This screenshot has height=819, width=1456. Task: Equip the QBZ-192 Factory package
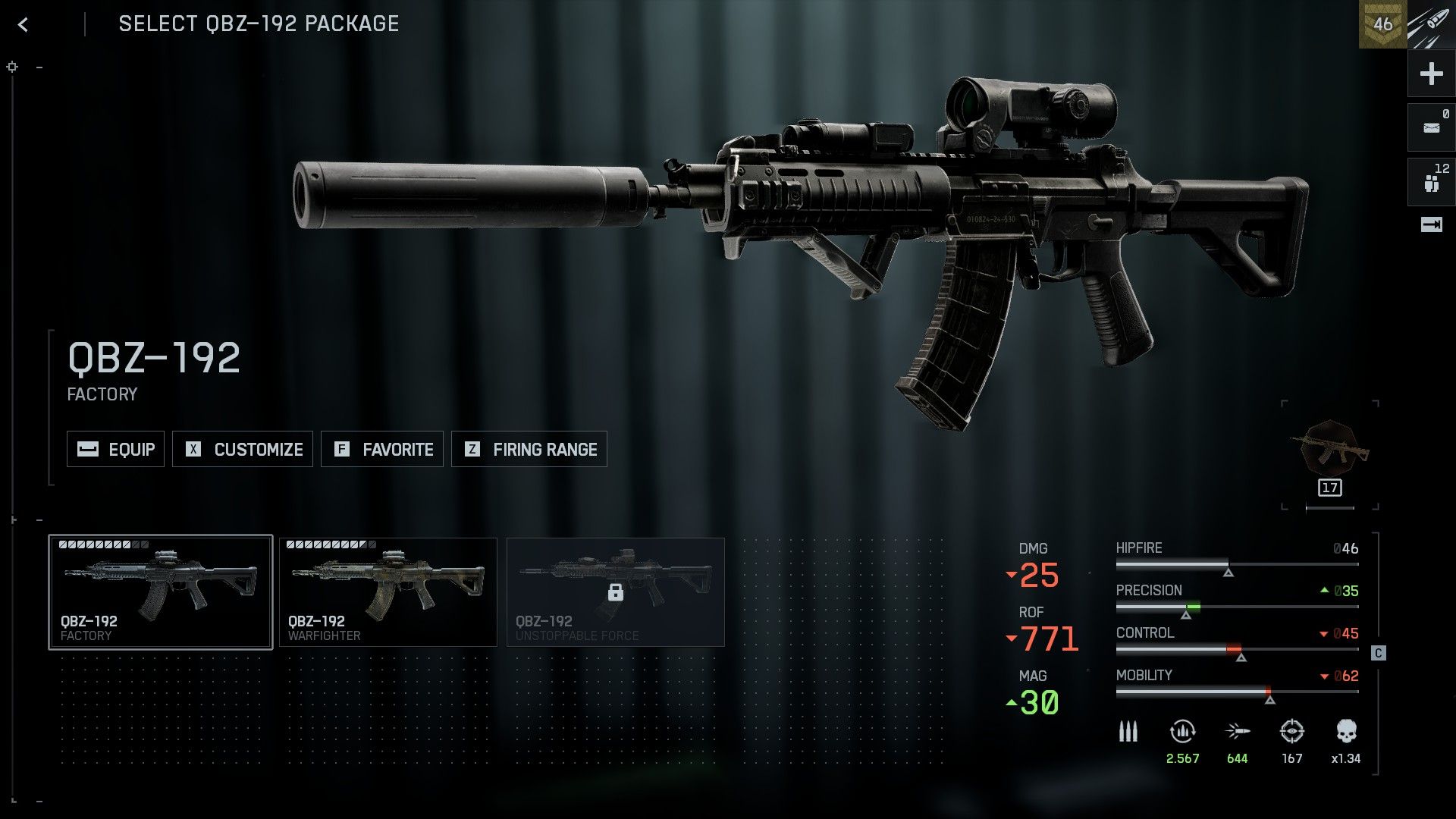pos(115,449)
